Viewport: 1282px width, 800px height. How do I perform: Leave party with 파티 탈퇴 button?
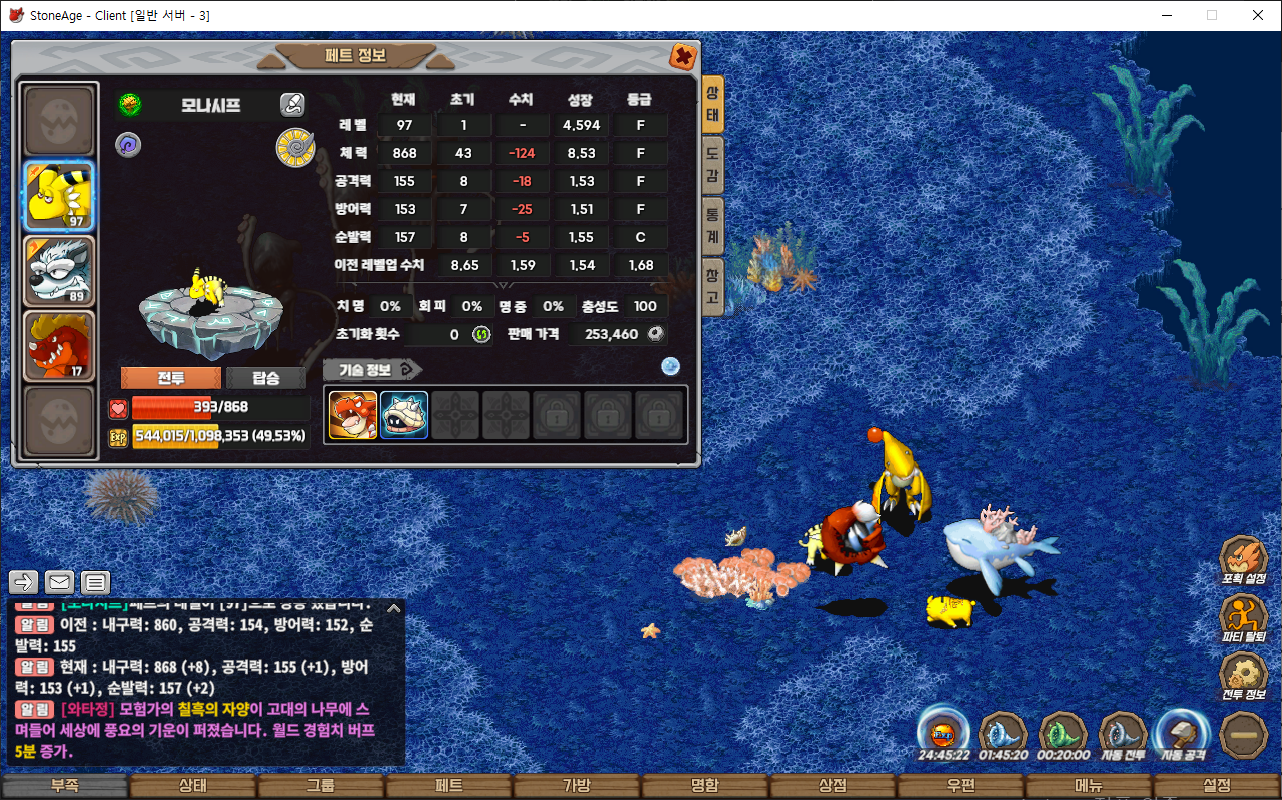1243,616
